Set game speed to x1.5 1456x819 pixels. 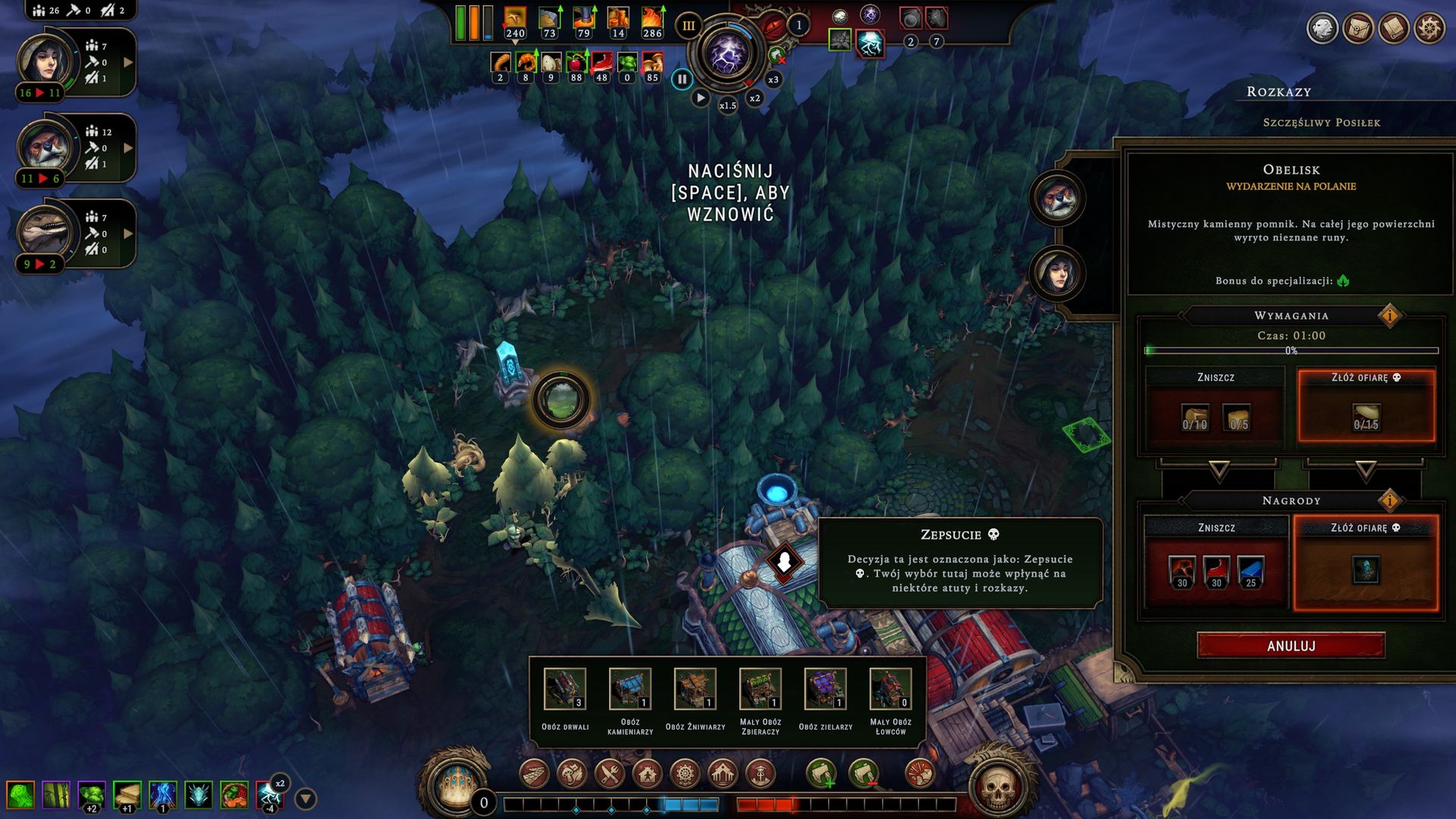coord(727,105)
